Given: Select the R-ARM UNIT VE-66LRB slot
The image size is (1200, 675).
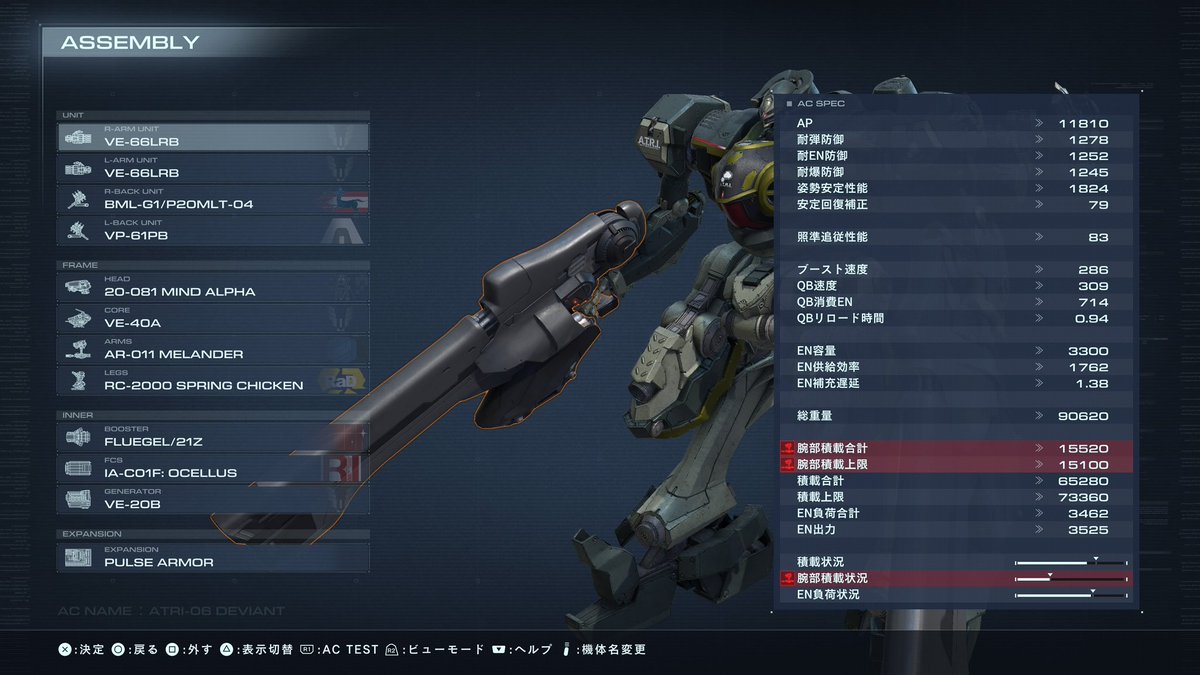Looking at the screenshot, I should [213, 136].
